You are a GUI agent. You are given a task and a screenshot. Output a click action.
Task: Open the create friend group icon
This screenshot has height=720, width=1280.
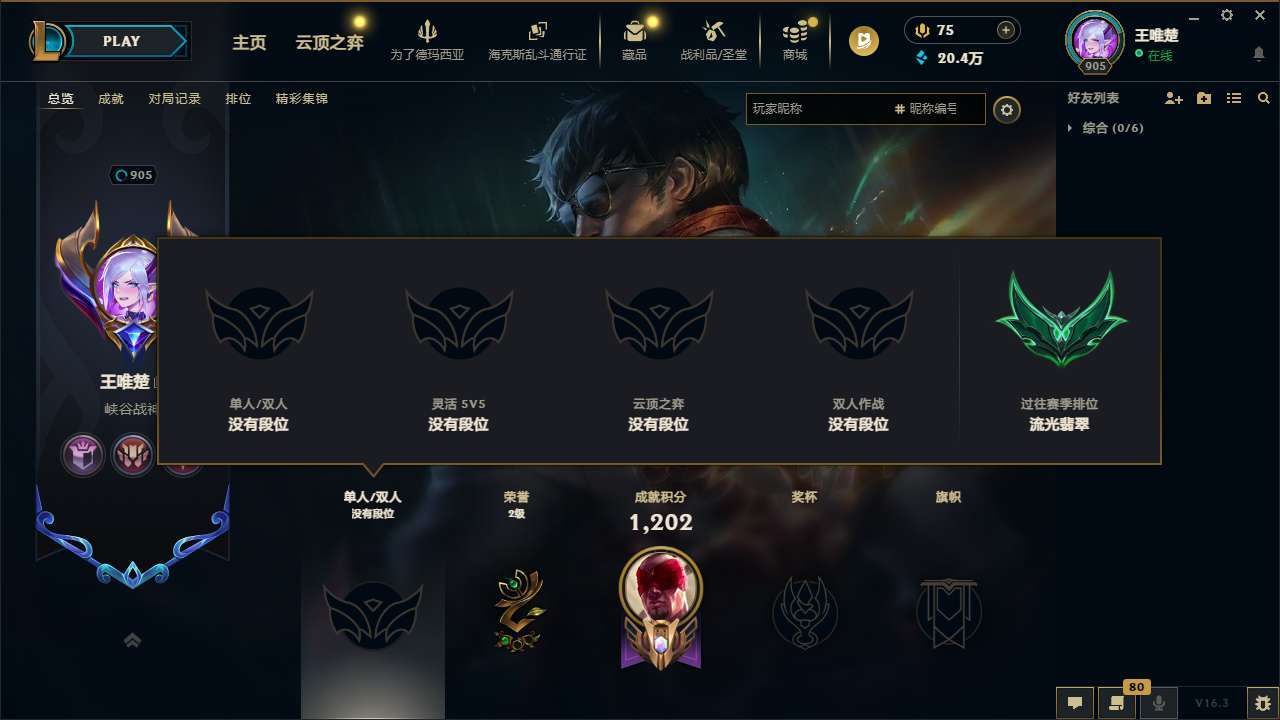coord(1203,97)
